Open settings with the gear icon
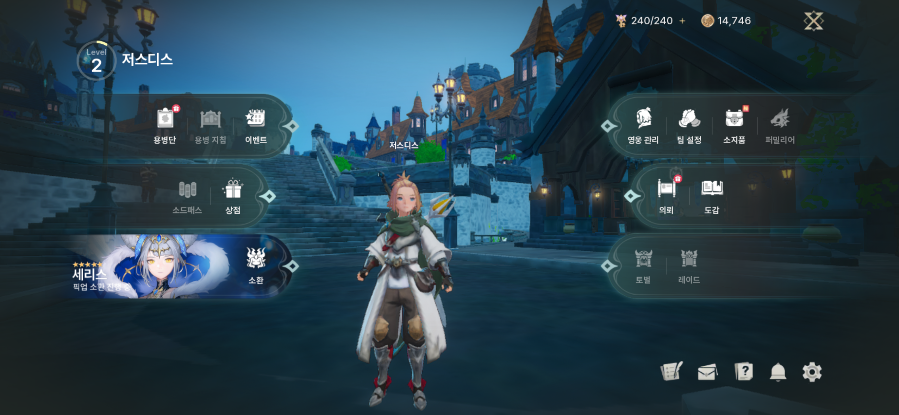The width and height of the screenshot is (899, 415). point(812,372)
